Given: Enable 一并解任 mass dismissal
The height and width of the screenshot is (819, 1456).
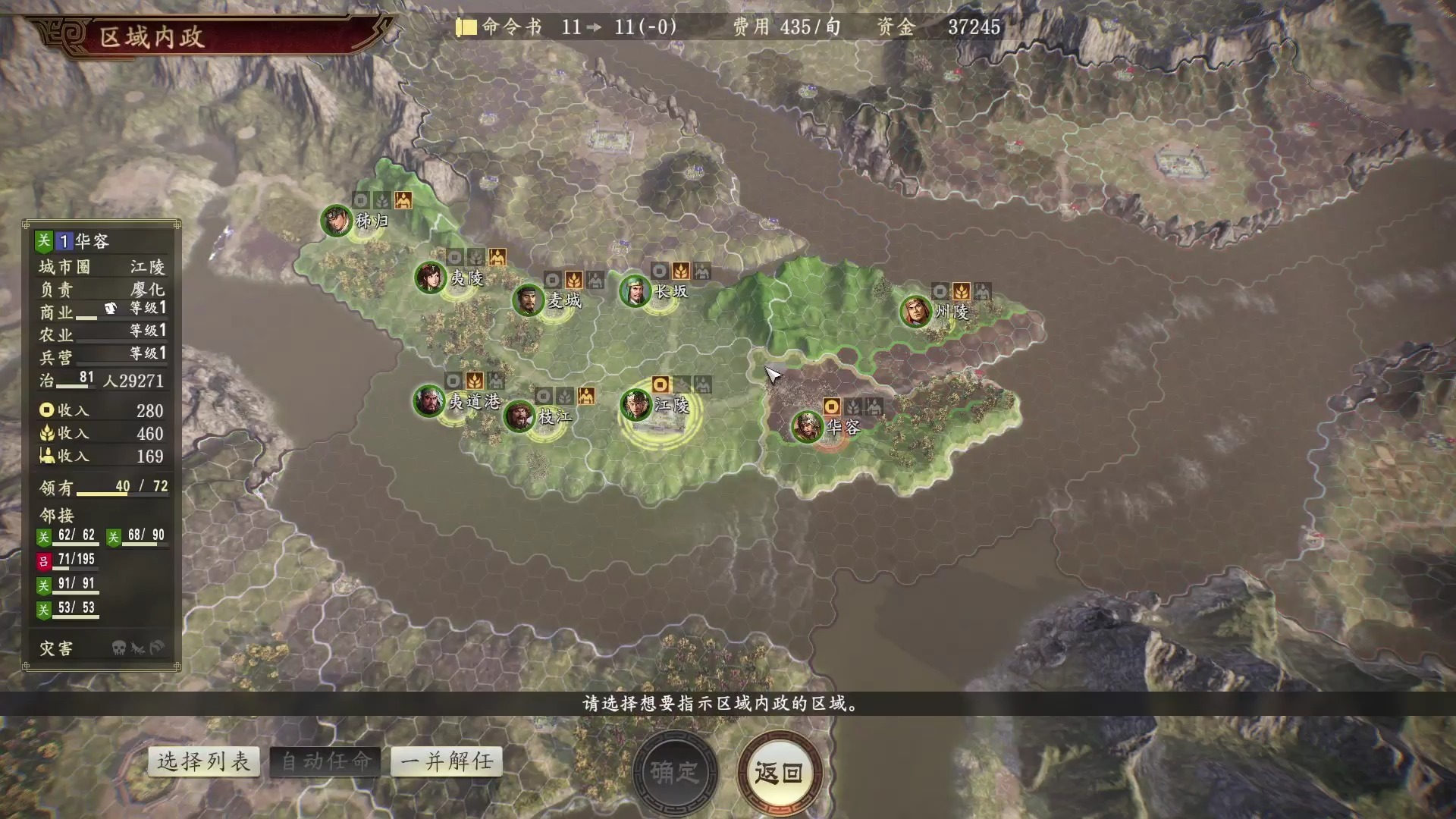Looking at the screenshot, I should coord(446,761).
